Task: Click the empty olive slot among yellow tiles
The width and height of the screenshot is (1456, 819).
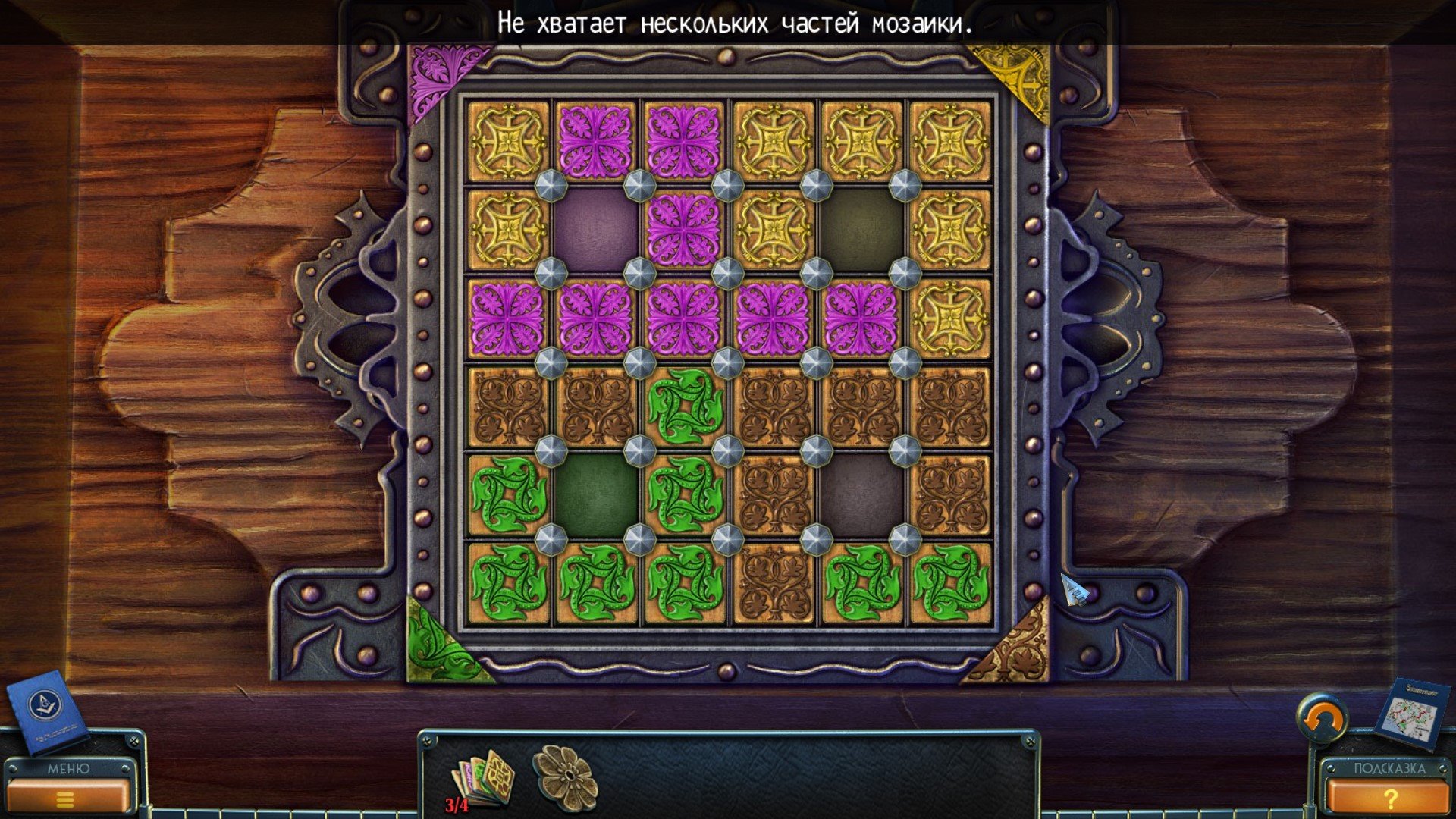Action: 861,229
